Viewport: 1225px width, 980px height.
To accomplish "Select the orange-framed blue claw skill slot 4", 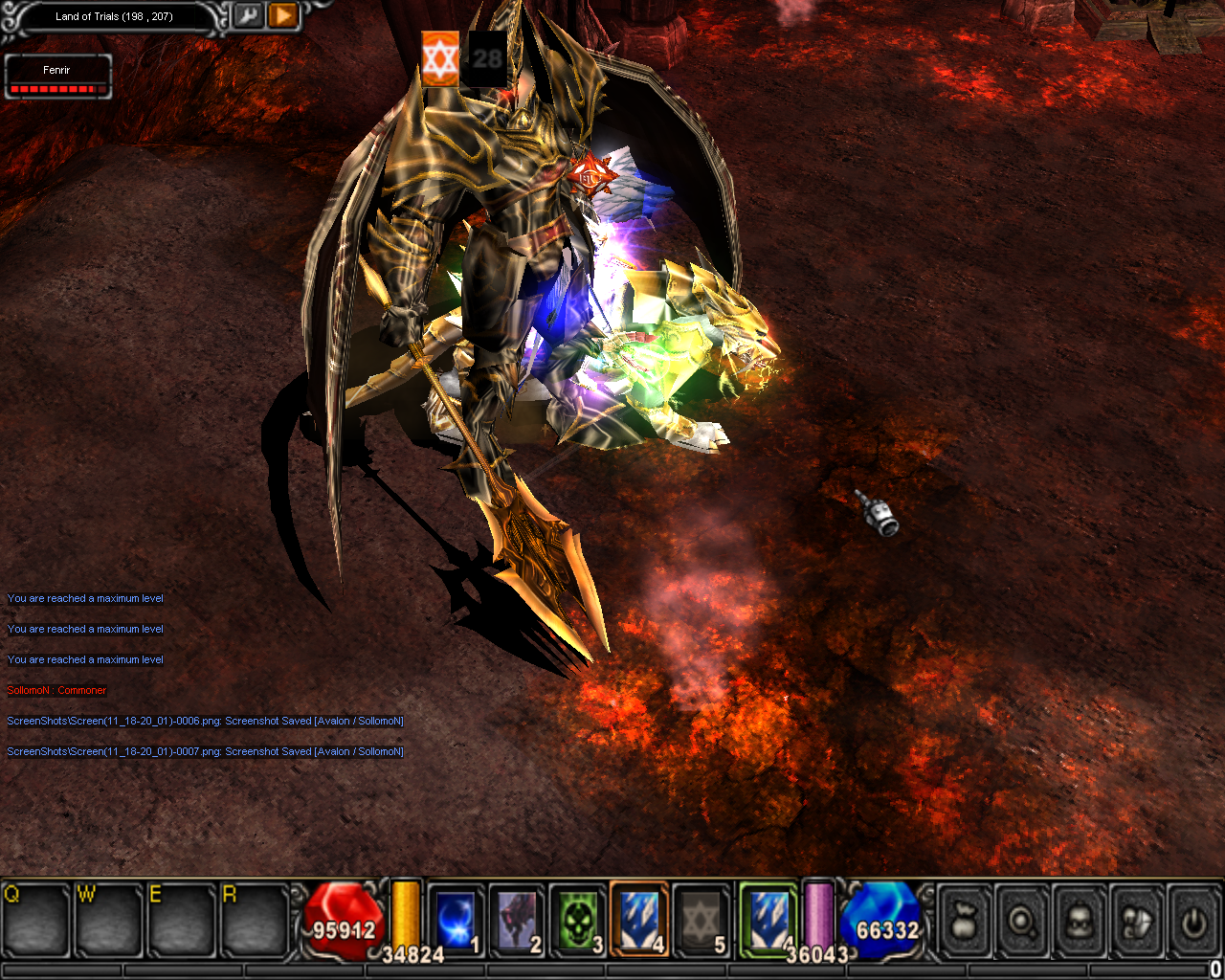I will click(639, 921).
